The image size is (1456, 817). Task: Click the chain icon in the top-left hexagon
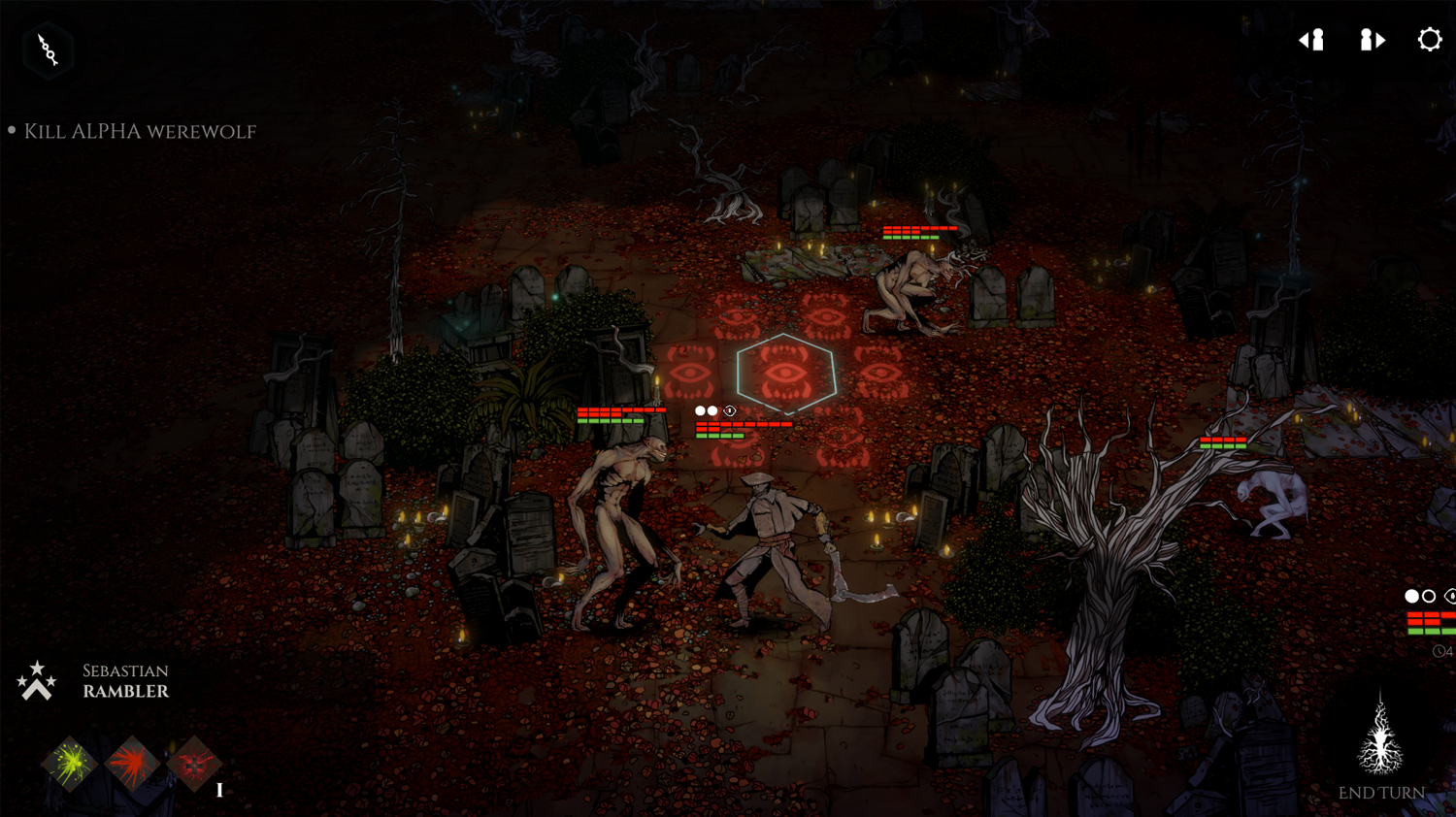click(48, 49)
